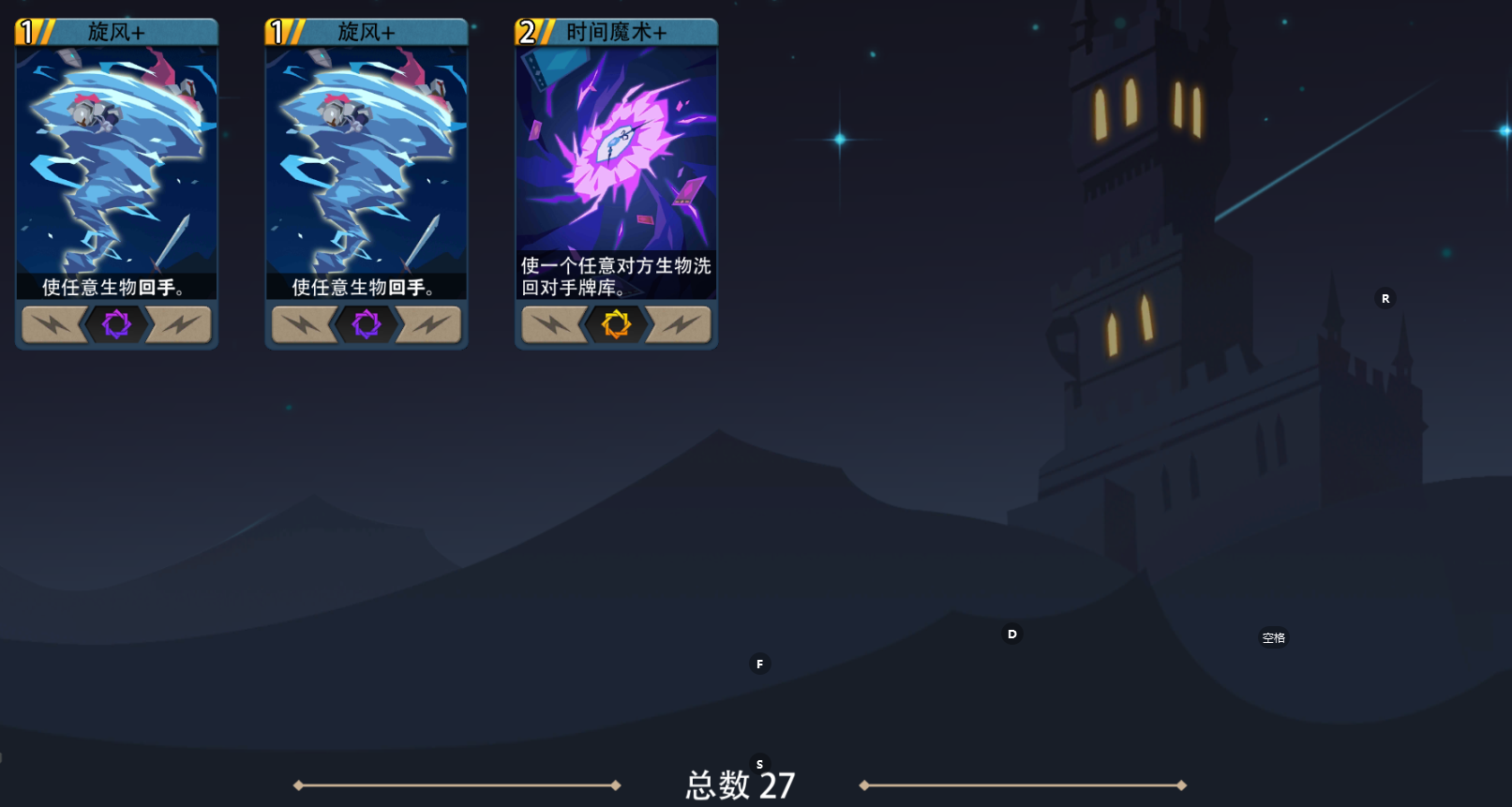The height and width of the screenshot is (807, 1512).
Task: Click the S shortcut bubble above 总数 27
Action: click(759, 764)
